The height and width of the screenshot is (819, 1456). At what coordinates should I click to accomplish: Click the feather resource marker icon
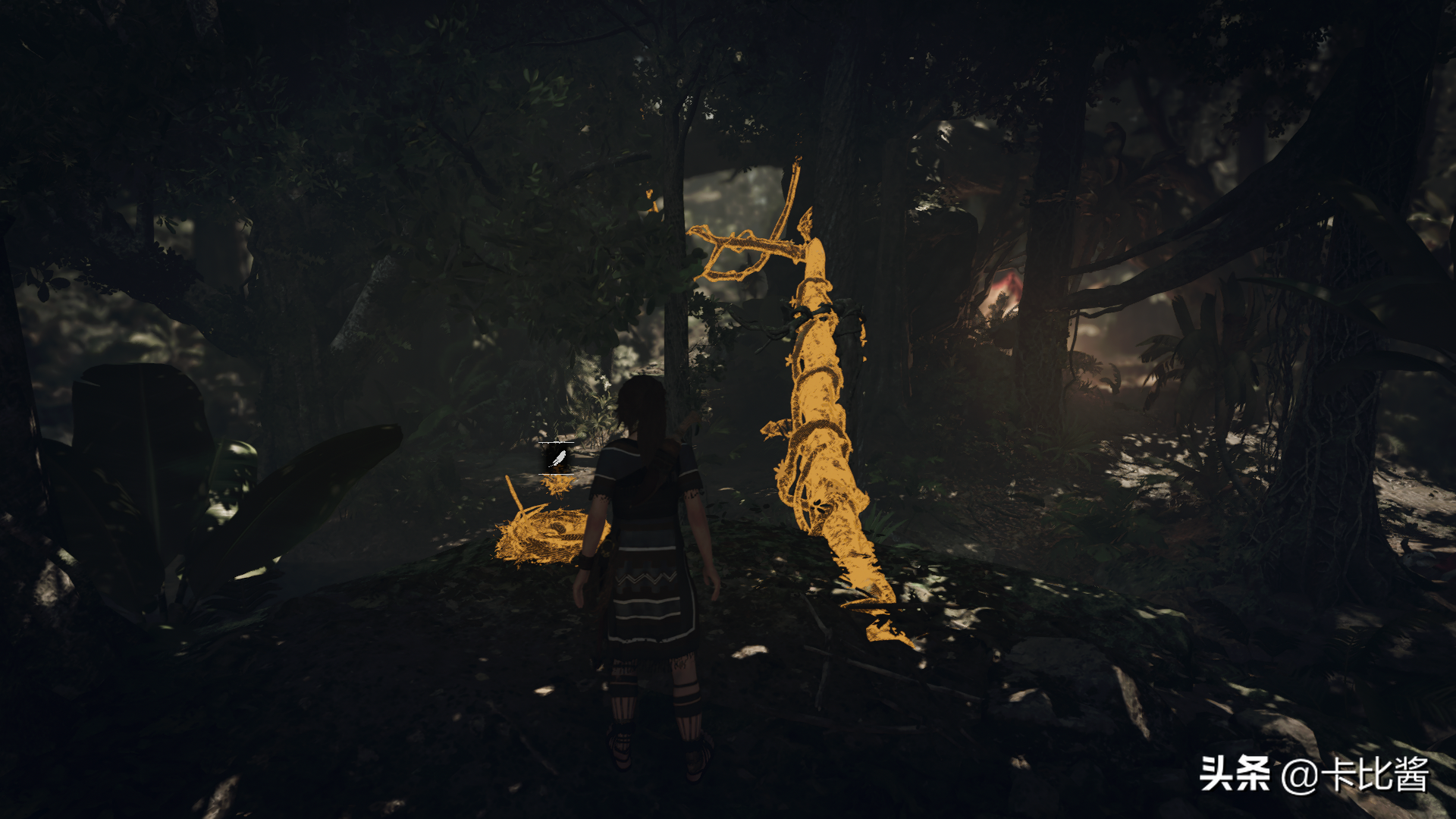click(557, 458)
